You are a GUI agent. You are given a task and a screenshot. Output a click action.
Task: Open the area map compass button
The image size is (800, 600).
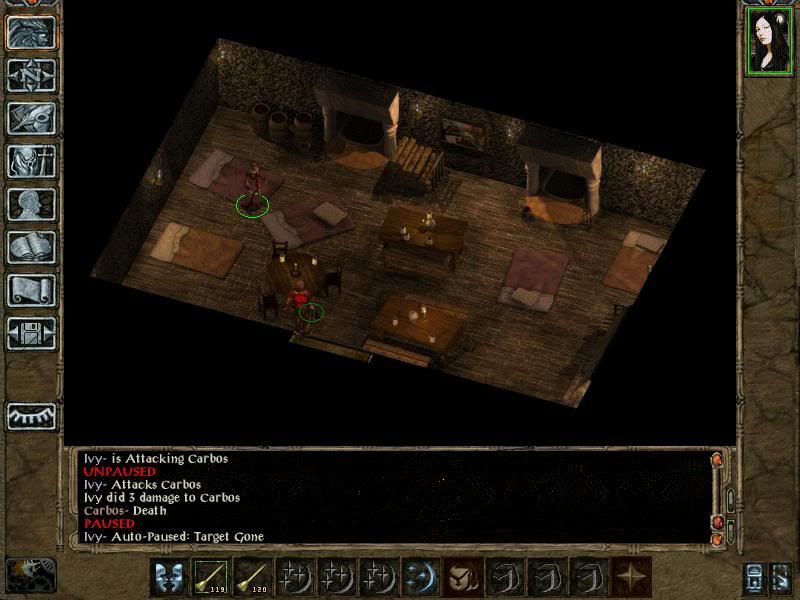(30, 75)
